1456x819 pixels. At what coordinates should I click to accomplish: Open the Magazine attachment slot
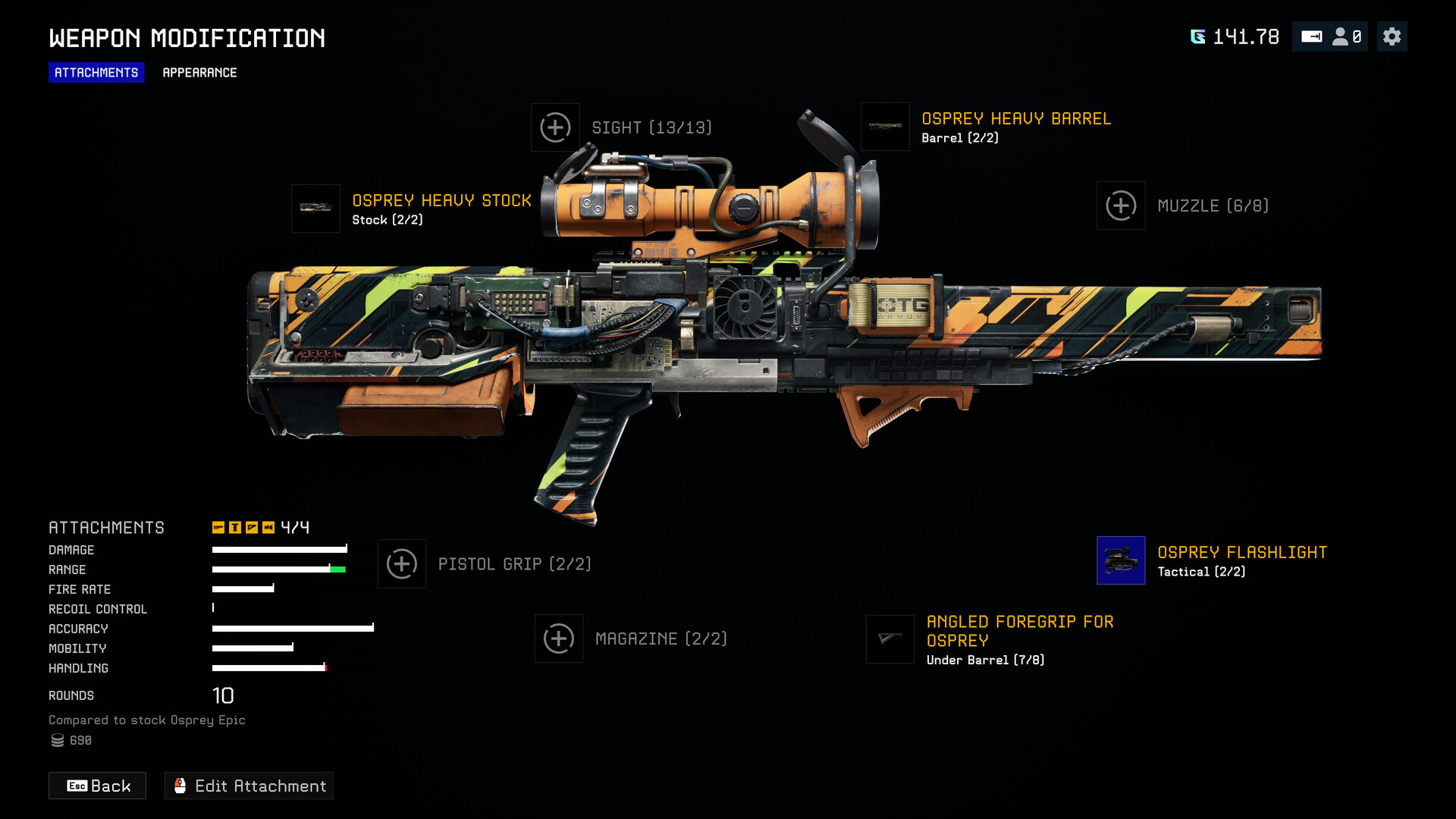(559, 639)
